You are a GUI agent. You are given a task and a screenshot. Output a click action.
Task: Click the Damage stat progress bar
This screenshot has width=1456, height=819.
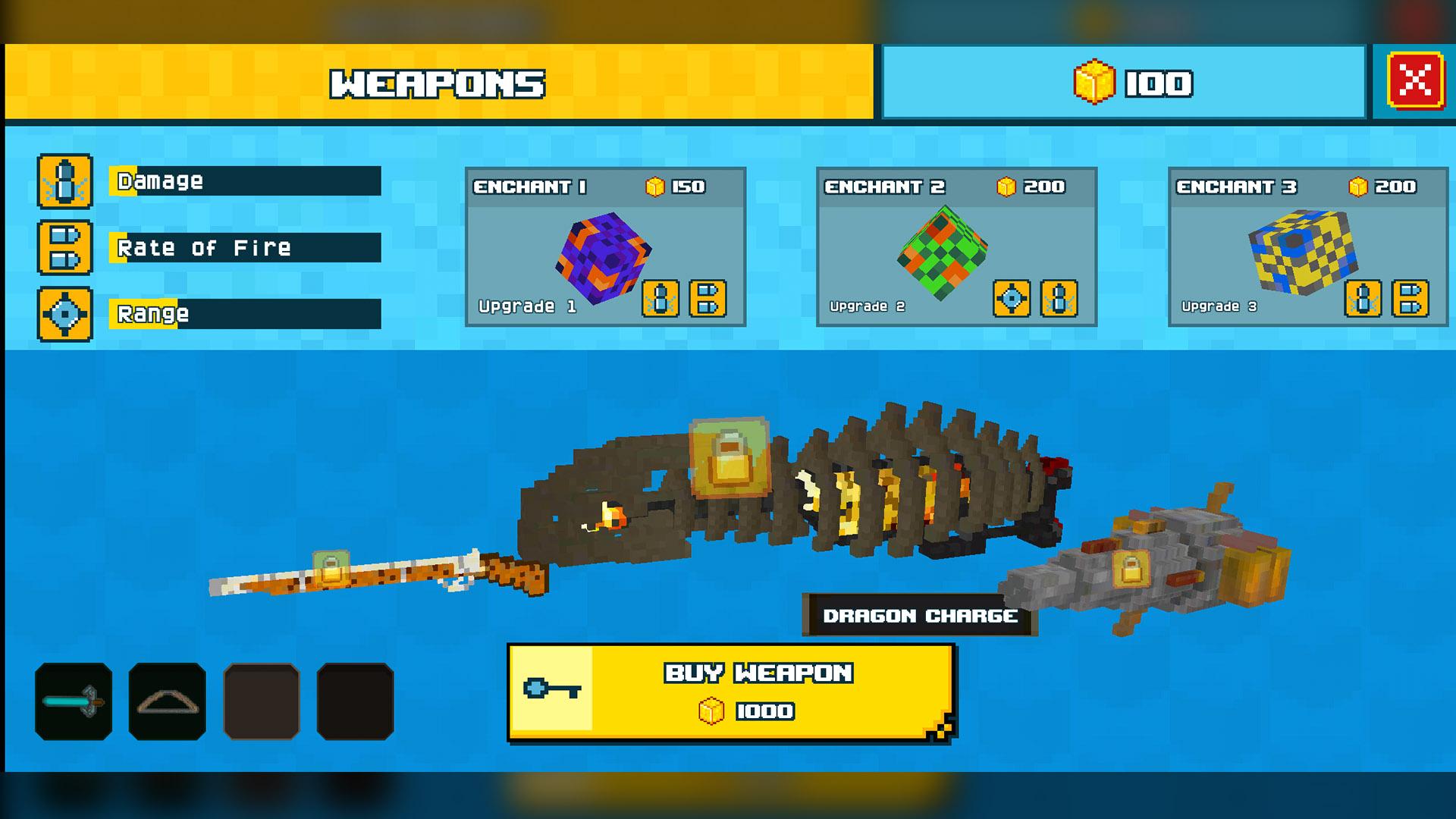click(243, 180)
